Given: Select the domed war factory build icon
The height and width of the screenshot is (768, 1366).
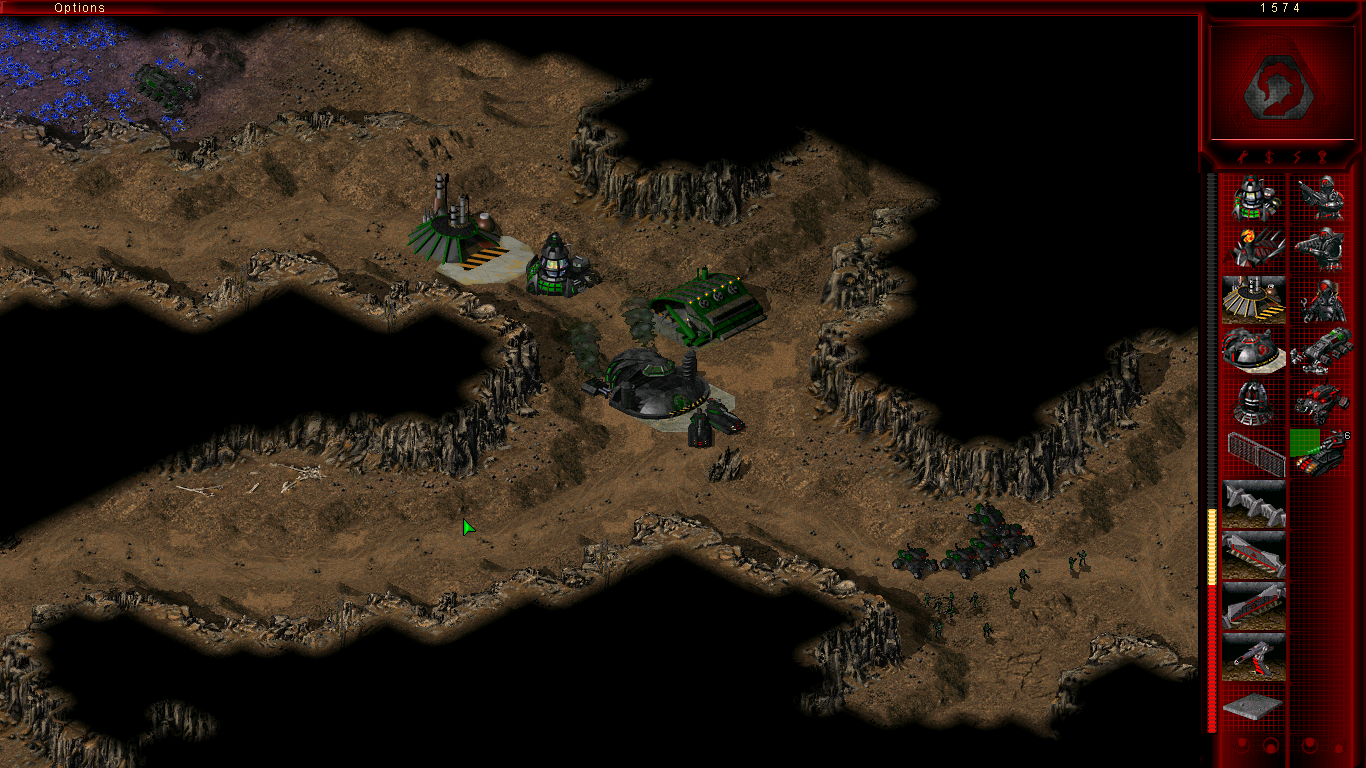Looking at the screenshot, I should tap(1253, 350).
